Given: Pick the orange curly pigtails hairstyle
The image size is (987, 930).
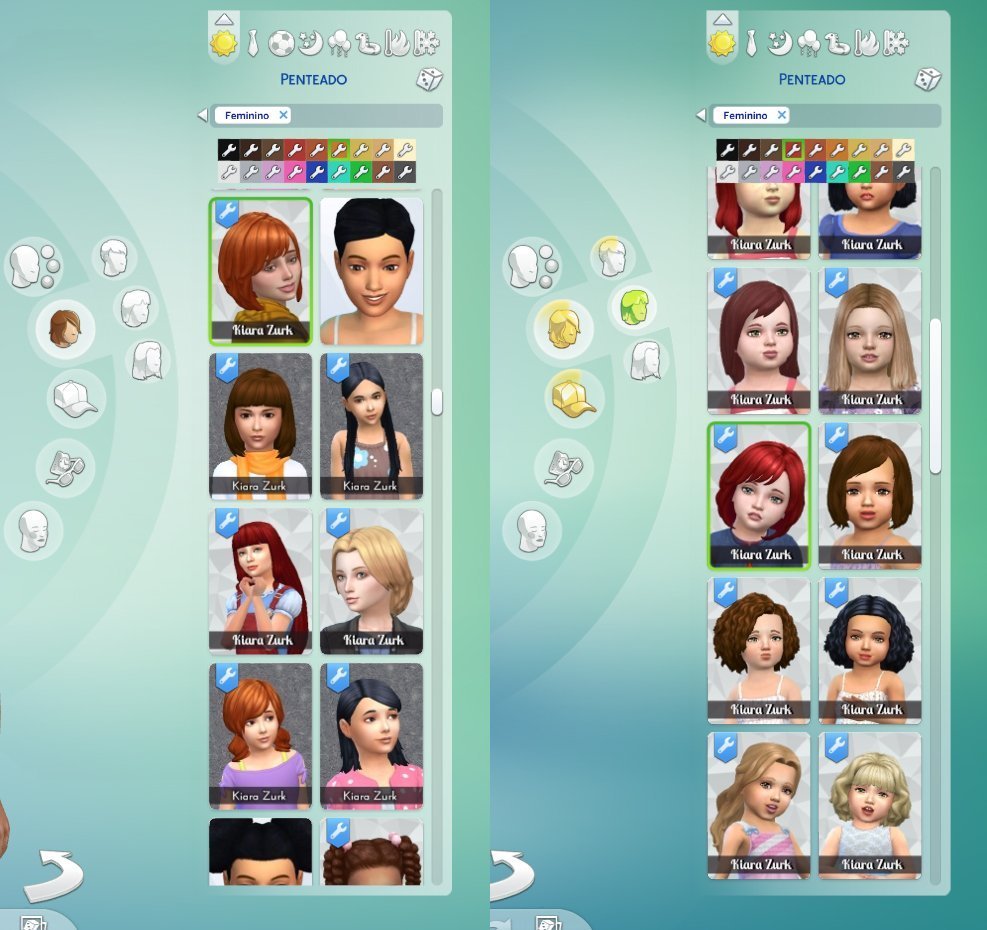Looking at the screenshot, I should [261, 734].
